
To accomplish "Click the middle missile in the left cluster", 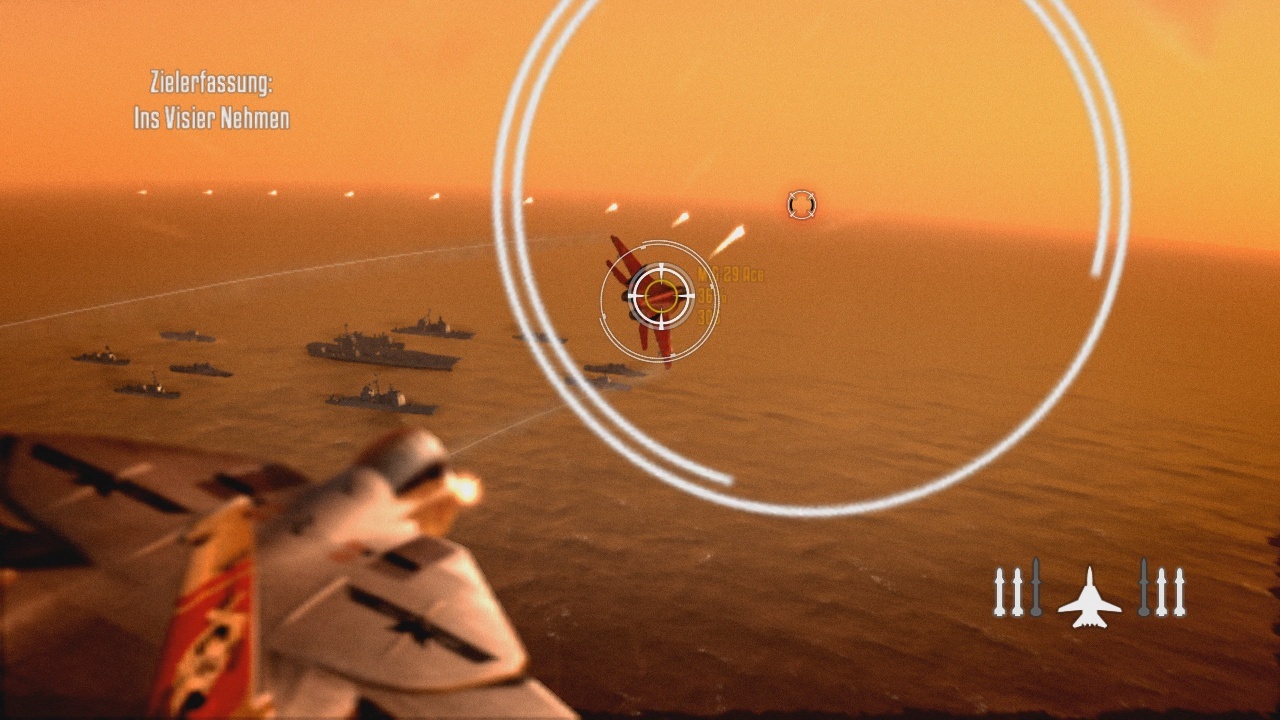I will 1017,590.
